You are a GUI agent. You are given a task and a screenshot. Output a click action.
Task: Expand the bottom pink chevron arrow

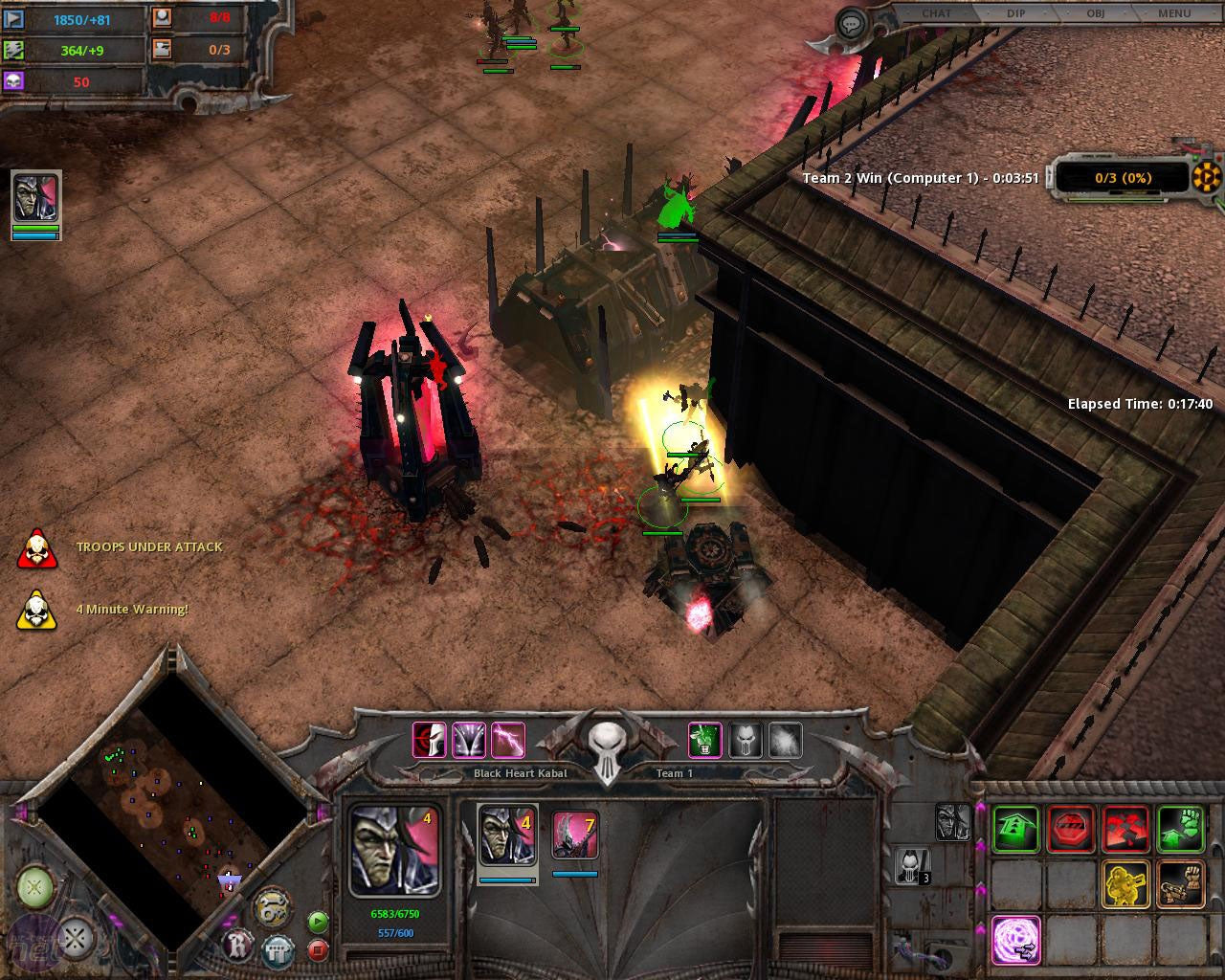pos(982,929)
